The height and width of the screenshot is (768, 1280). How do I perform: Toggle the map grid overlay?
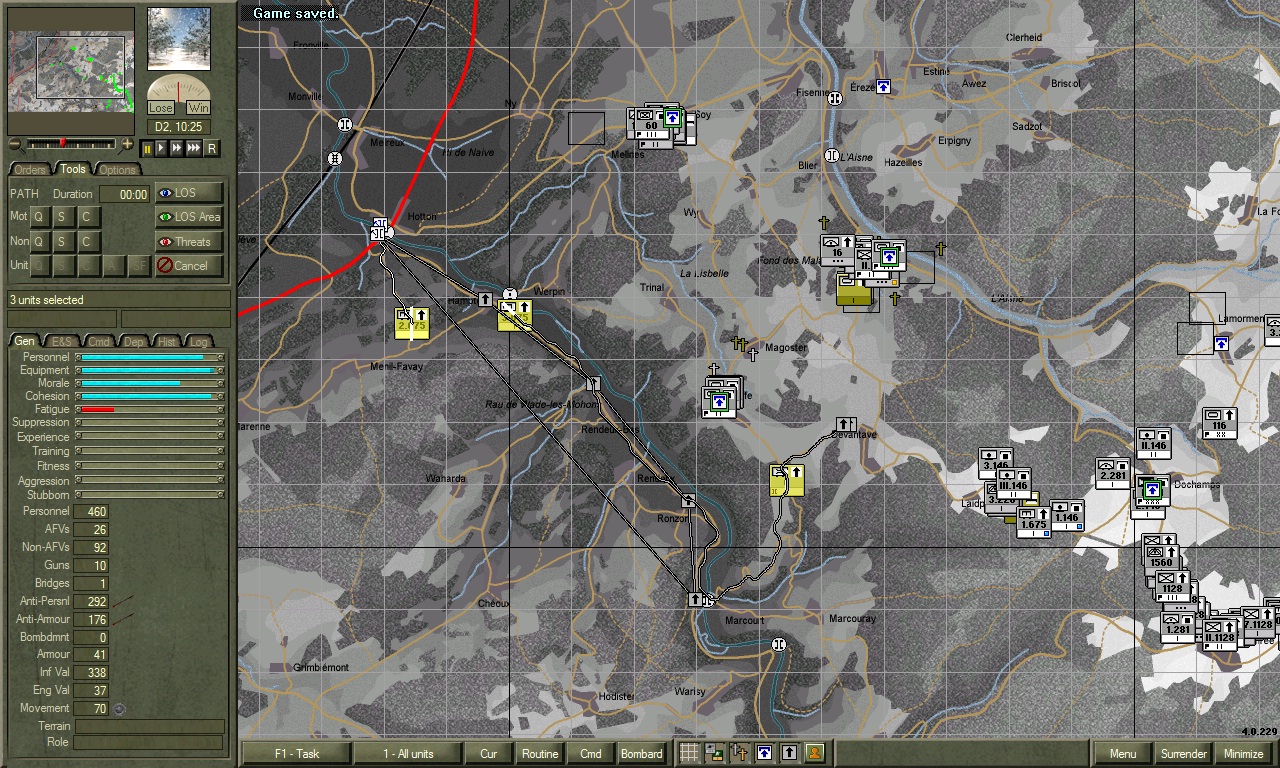tap(689, 751)
